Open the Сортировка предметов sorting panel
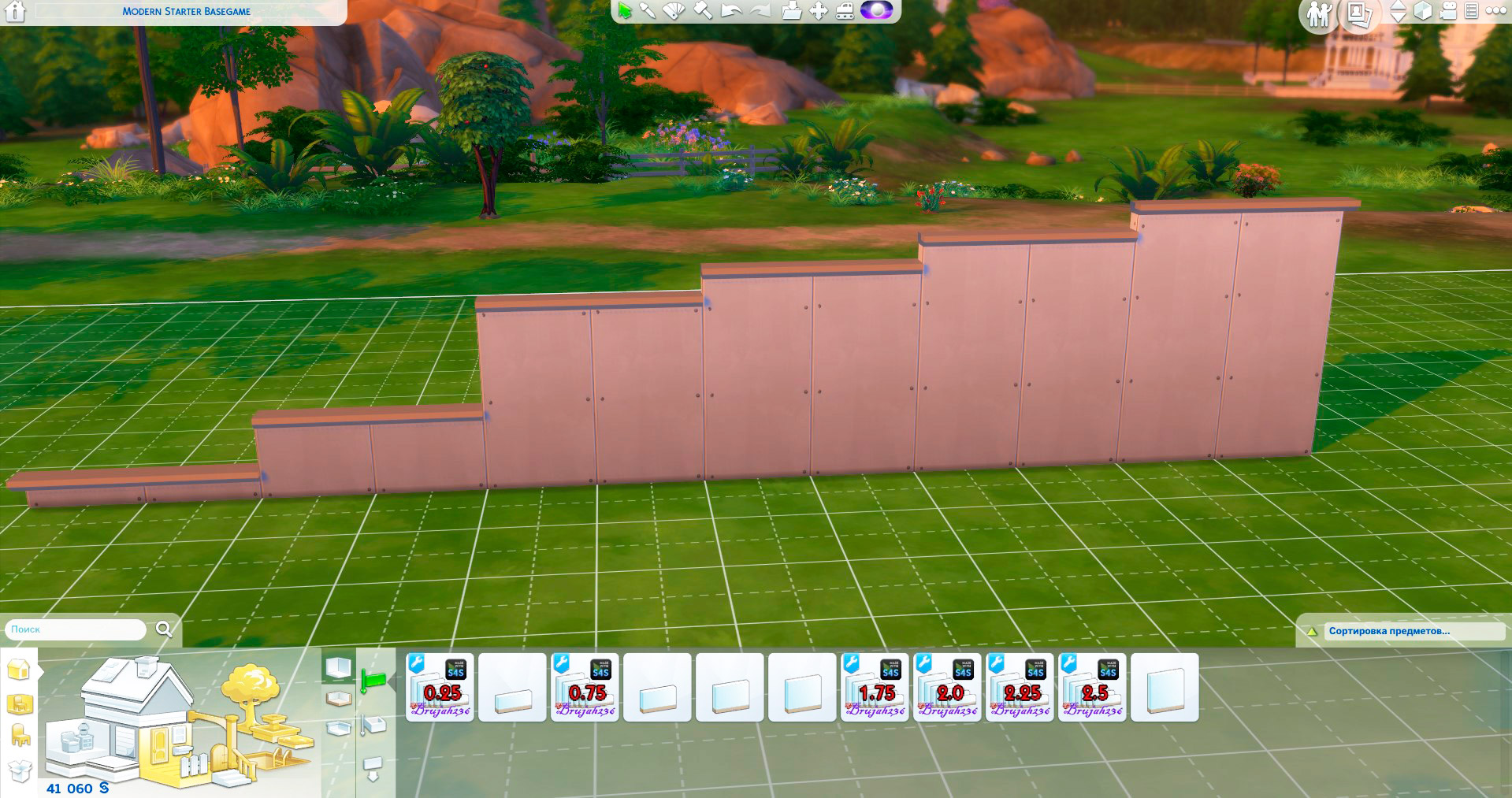1512x798 pixels. tap(1388, 631)
